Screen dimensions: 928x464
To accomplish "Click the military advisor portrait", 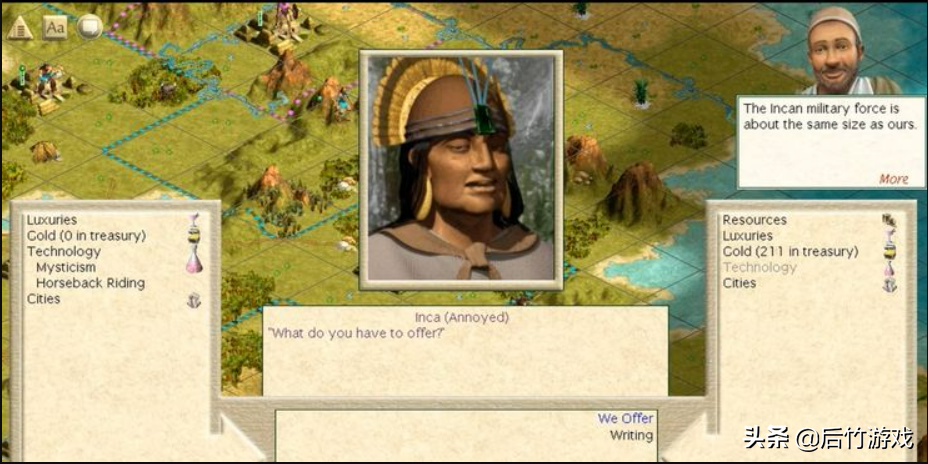I will (837, 50).
